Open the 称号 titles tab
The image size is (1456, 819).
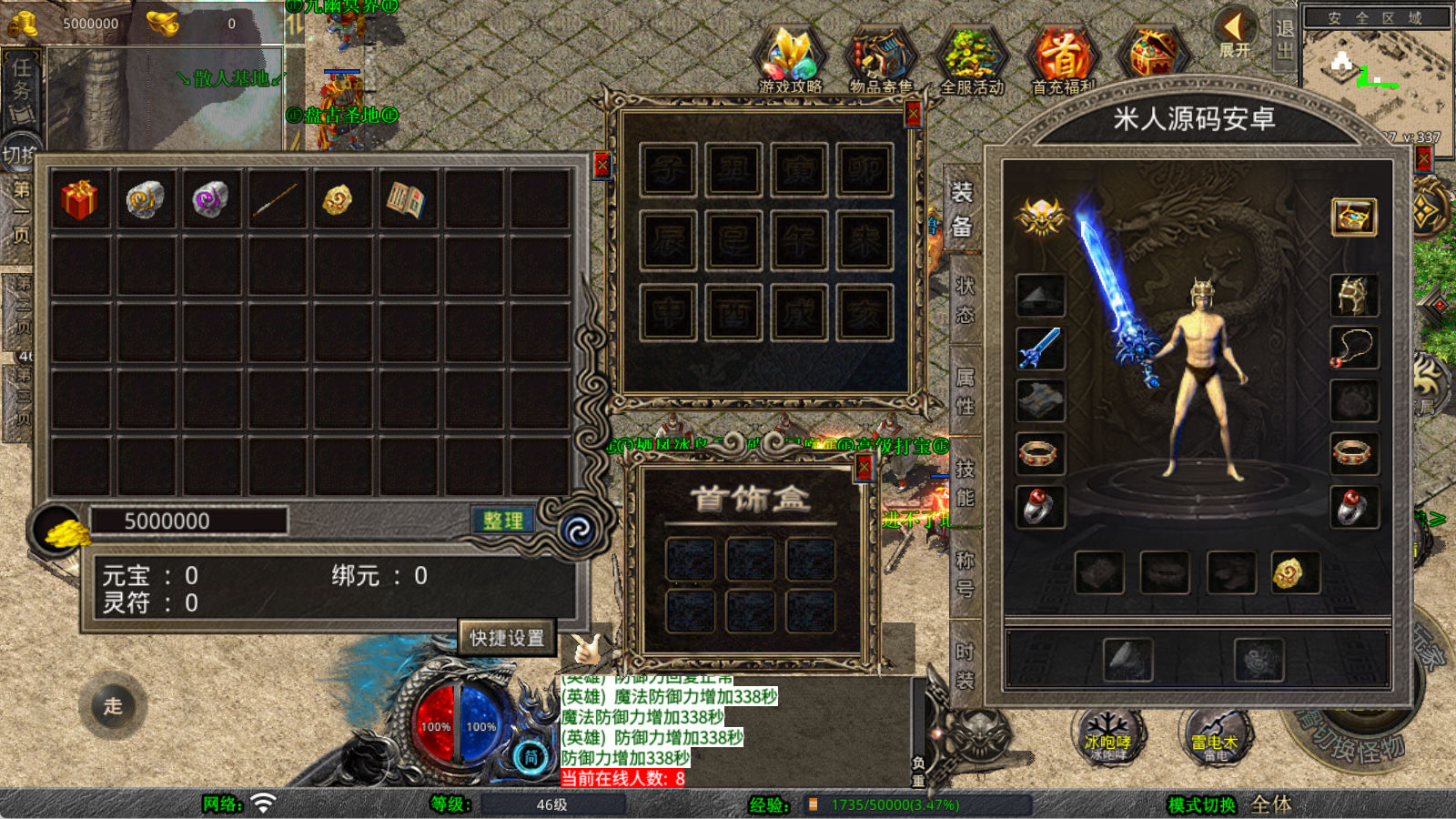964,574
